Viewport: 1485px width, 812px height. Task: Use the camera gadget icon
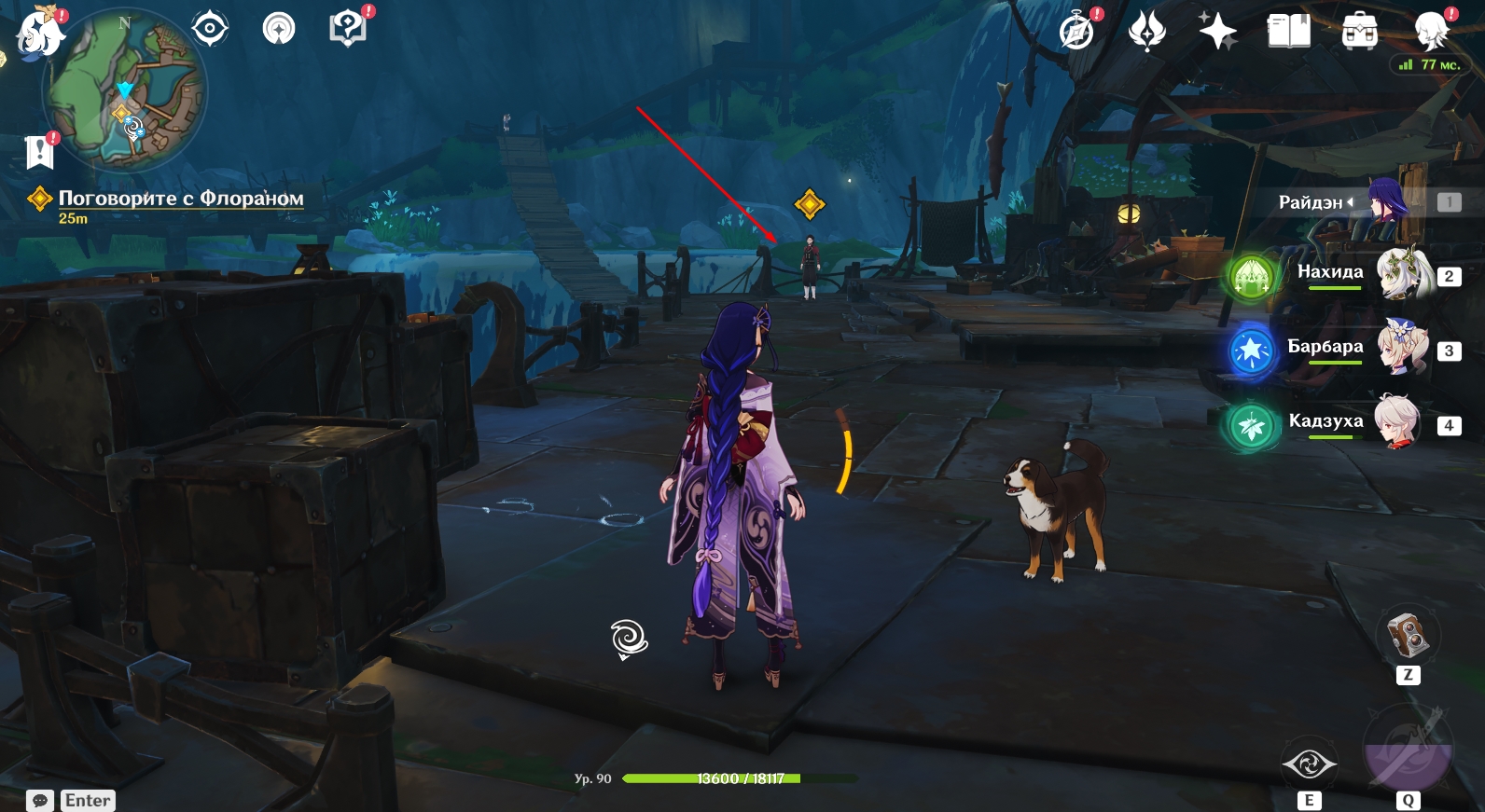tap(1408, 636)
